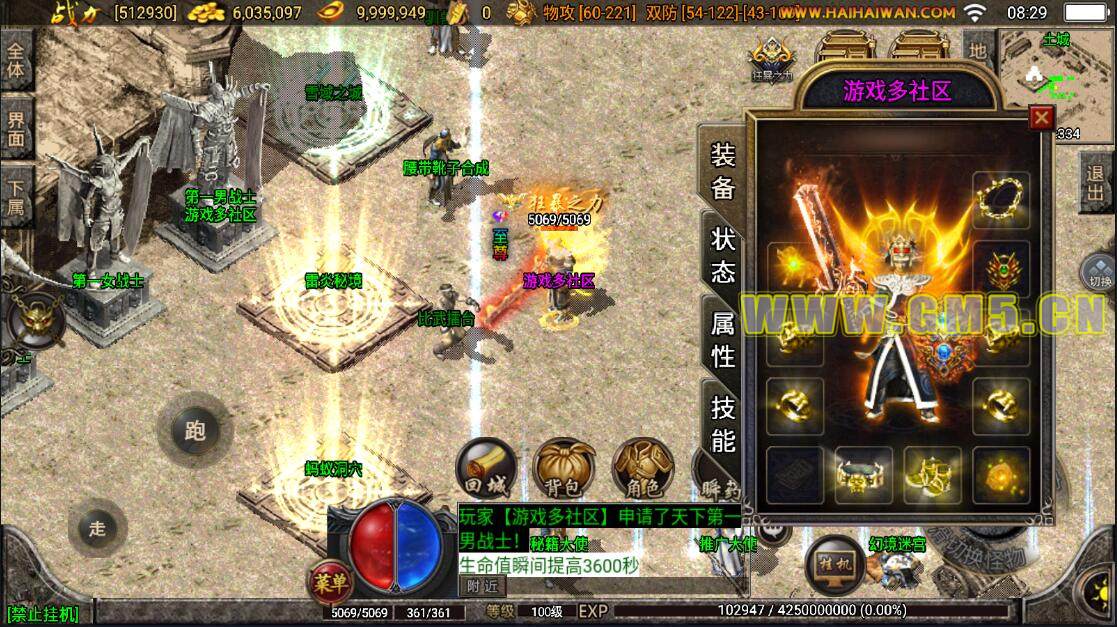Select the 界面 side tab

click(16, 127)
